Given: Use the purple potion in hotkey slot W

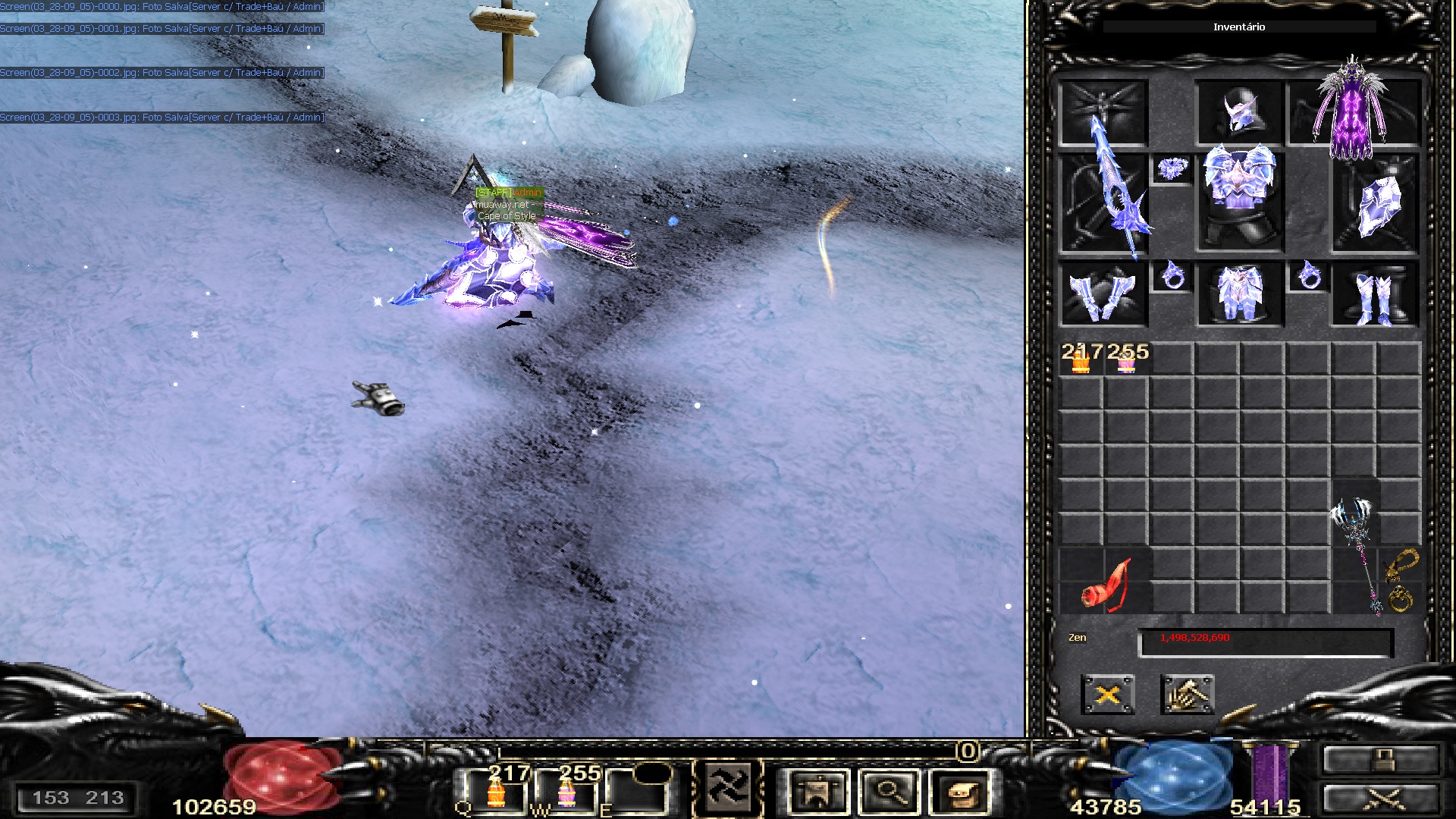Looking at the screenshot, I should pos(566,792).
